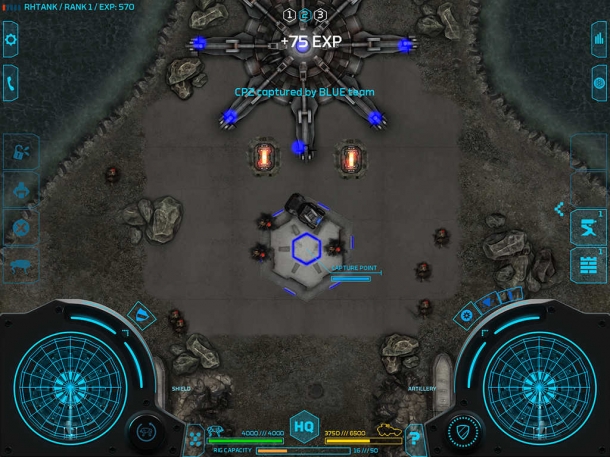Select objective indicator number 2

click(x=305, y=15)
